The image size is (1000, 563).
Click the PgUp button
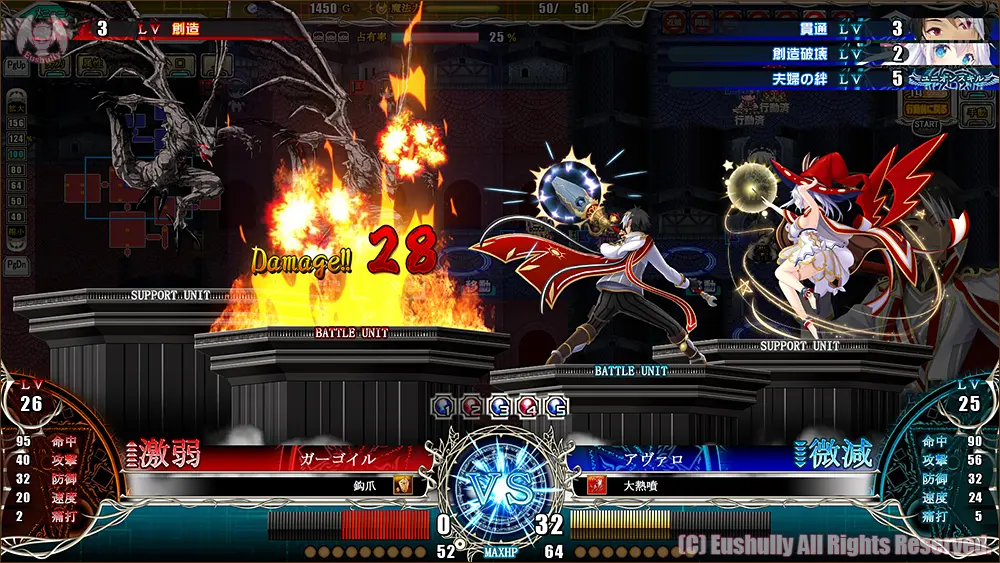pyautogui.click(x=16, y=62)
